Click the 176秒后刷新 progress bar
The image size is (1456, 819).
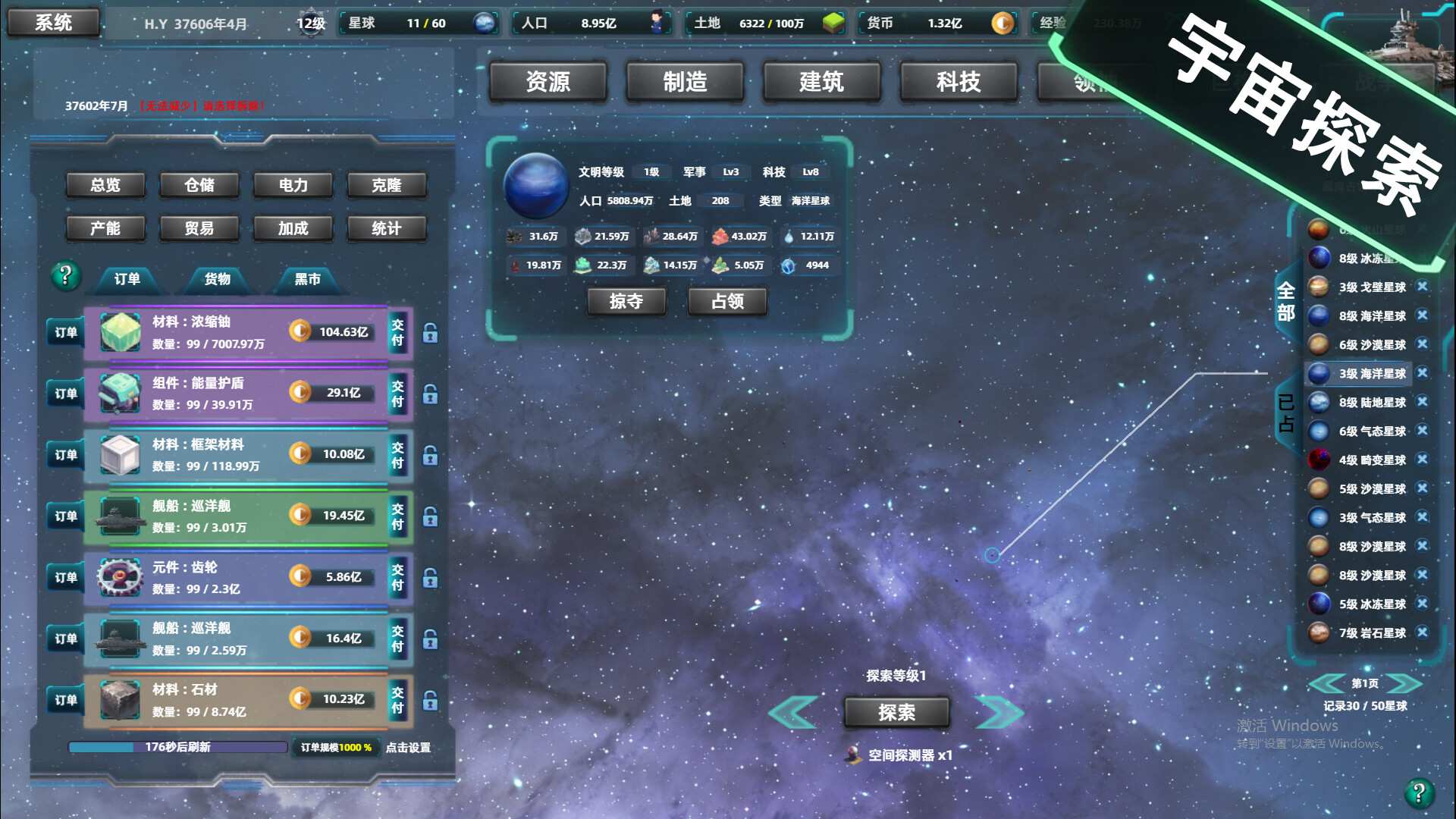click(x=177, y=747)
